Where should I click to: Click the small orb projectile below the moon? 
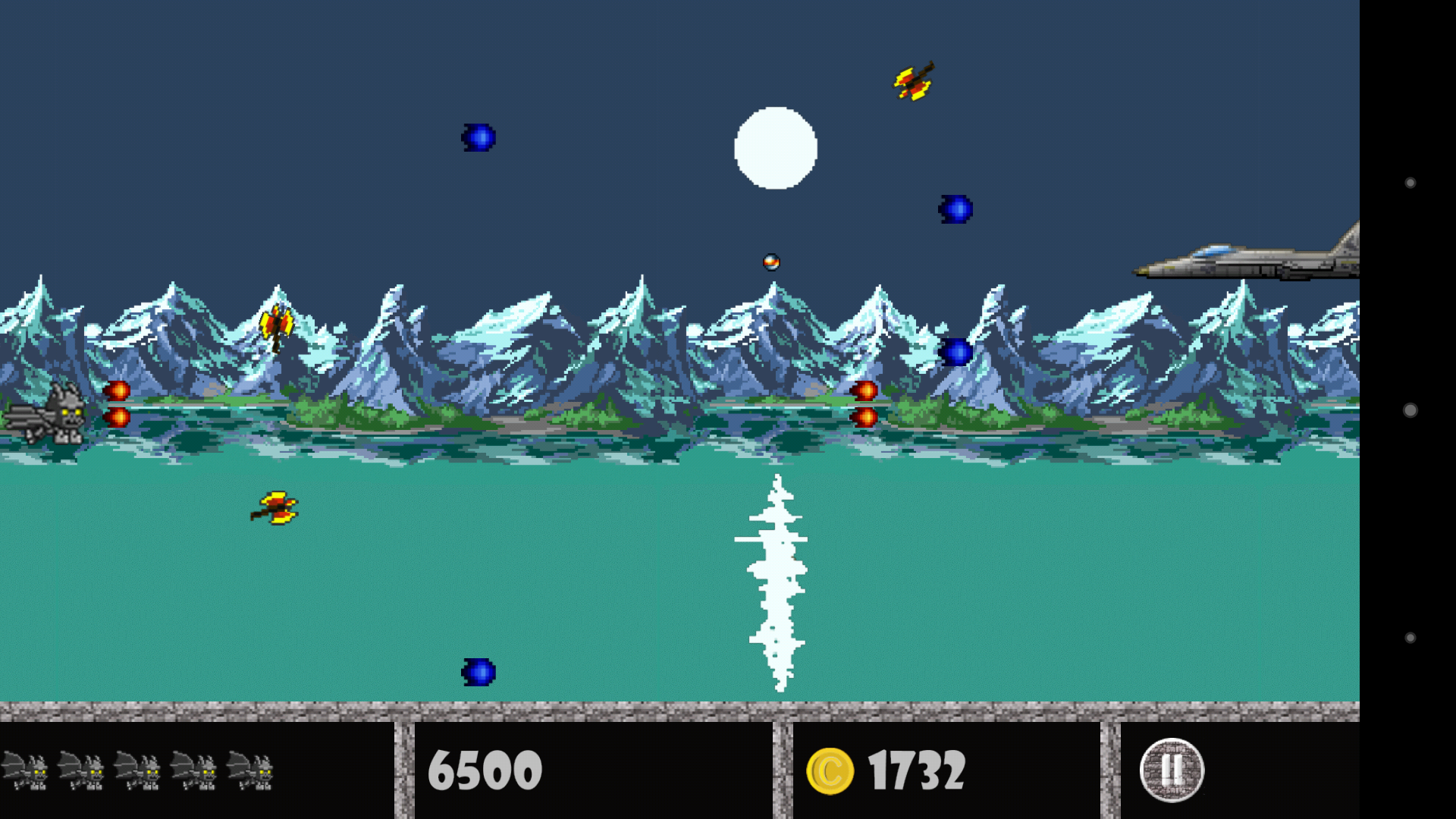772,262
